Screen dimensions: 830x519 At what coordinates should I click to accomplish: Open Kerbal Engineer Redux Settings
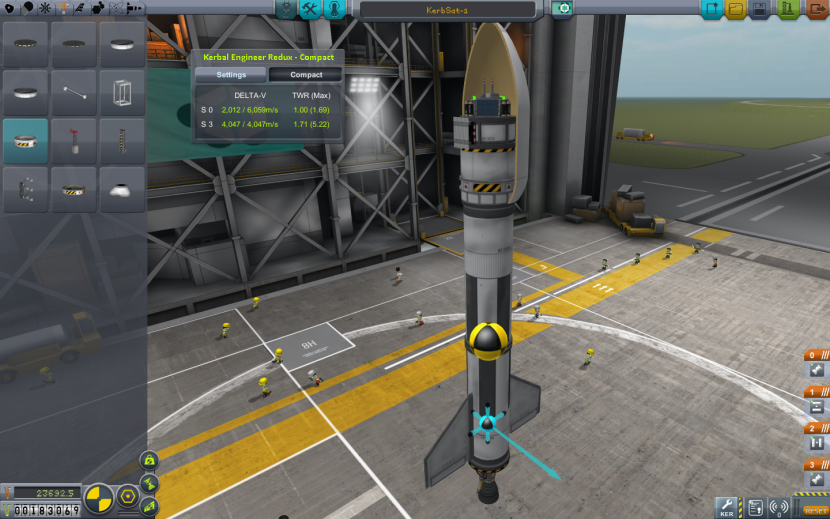click(231, 75)
